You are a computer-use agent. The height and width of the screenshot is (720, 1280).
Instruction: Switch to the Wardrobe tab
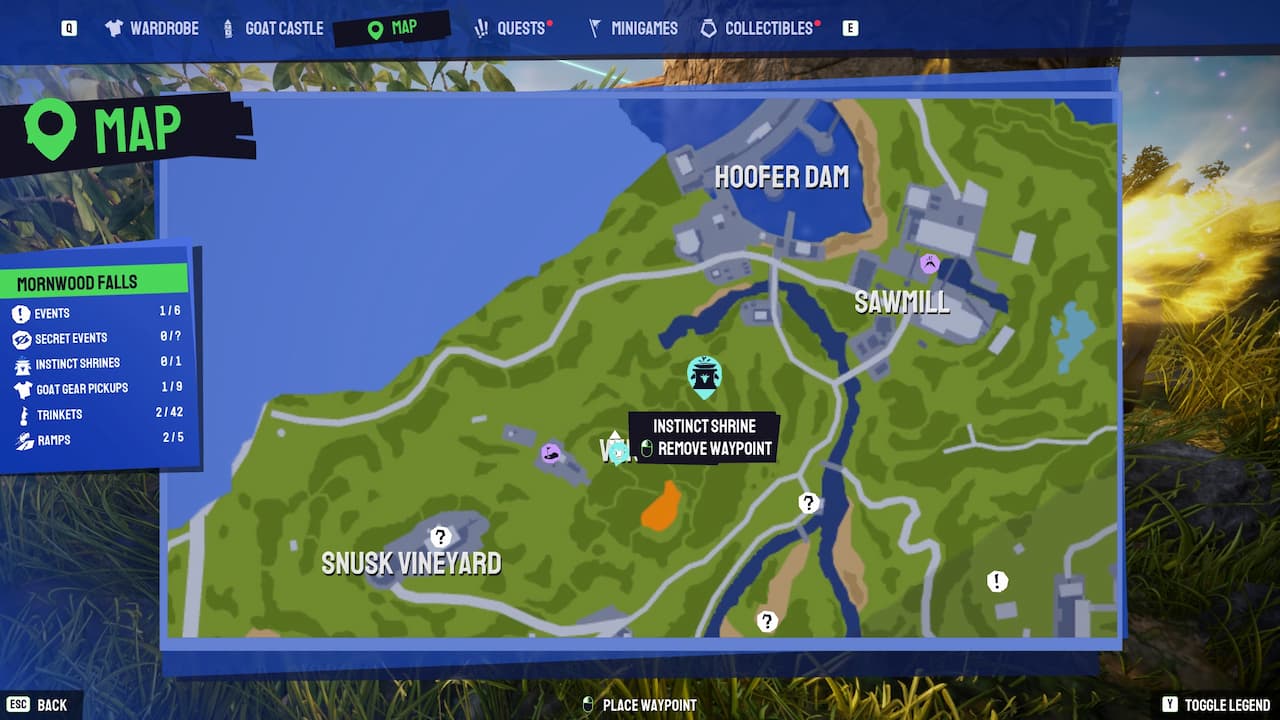point(151,28)
